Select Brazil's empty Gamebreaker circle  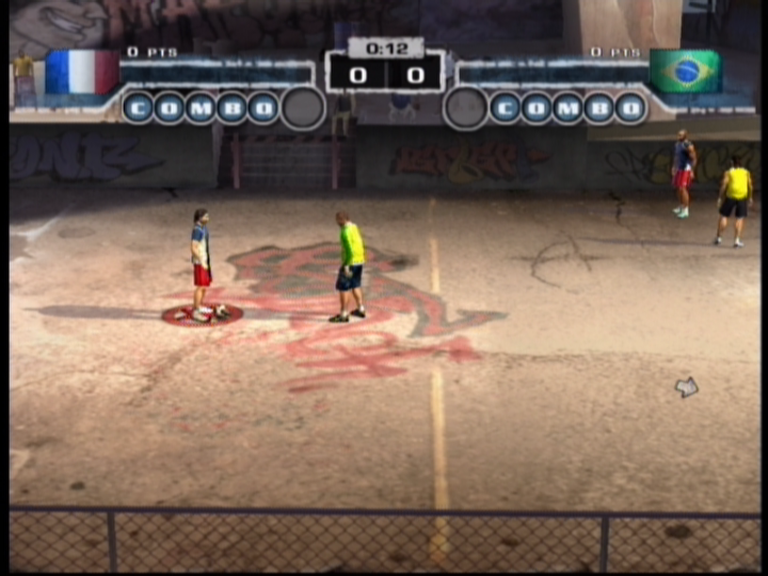465,108
